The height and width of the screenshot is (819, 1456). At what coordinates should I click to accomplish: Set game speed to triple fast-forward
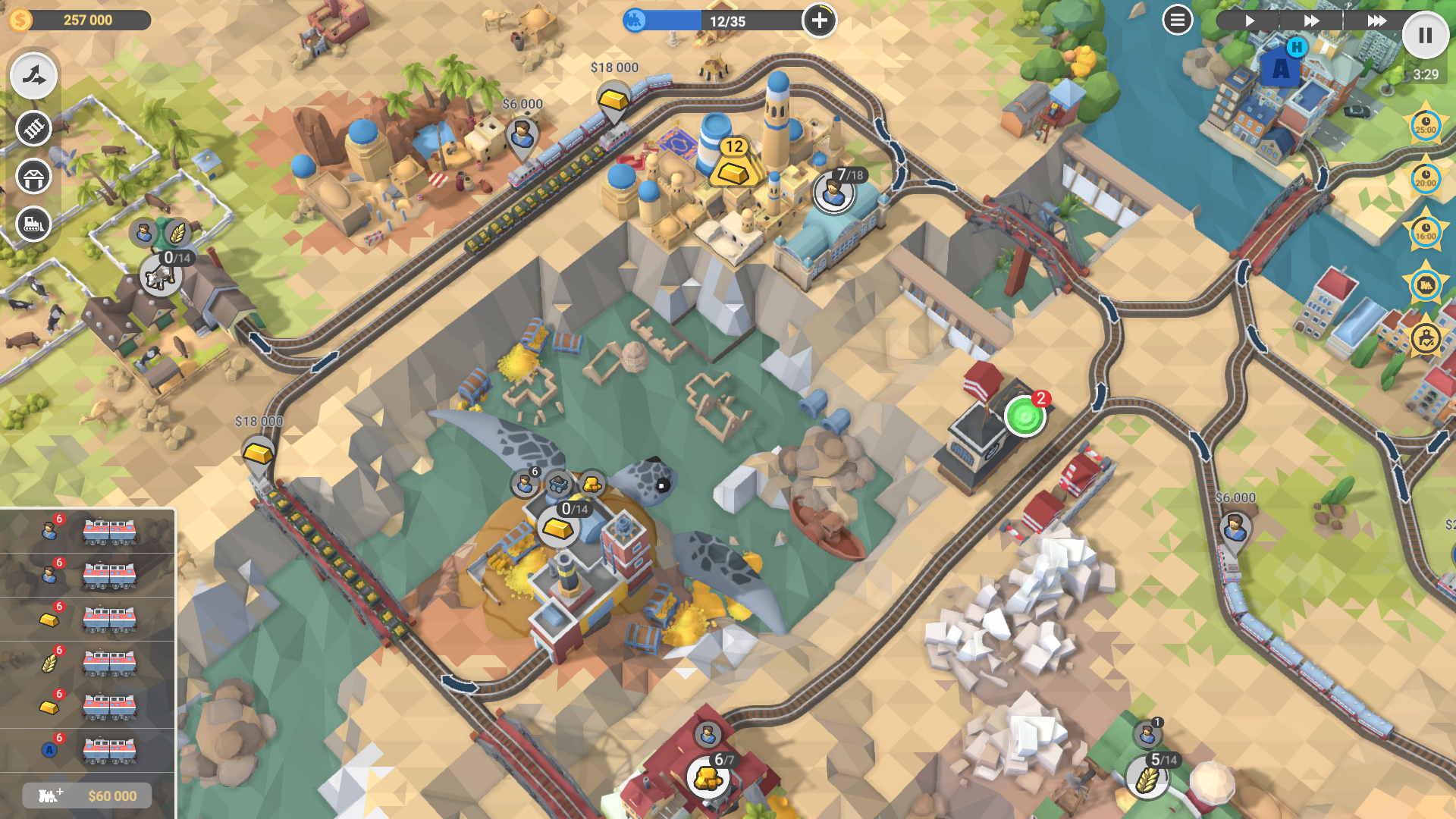point(1376,20)
